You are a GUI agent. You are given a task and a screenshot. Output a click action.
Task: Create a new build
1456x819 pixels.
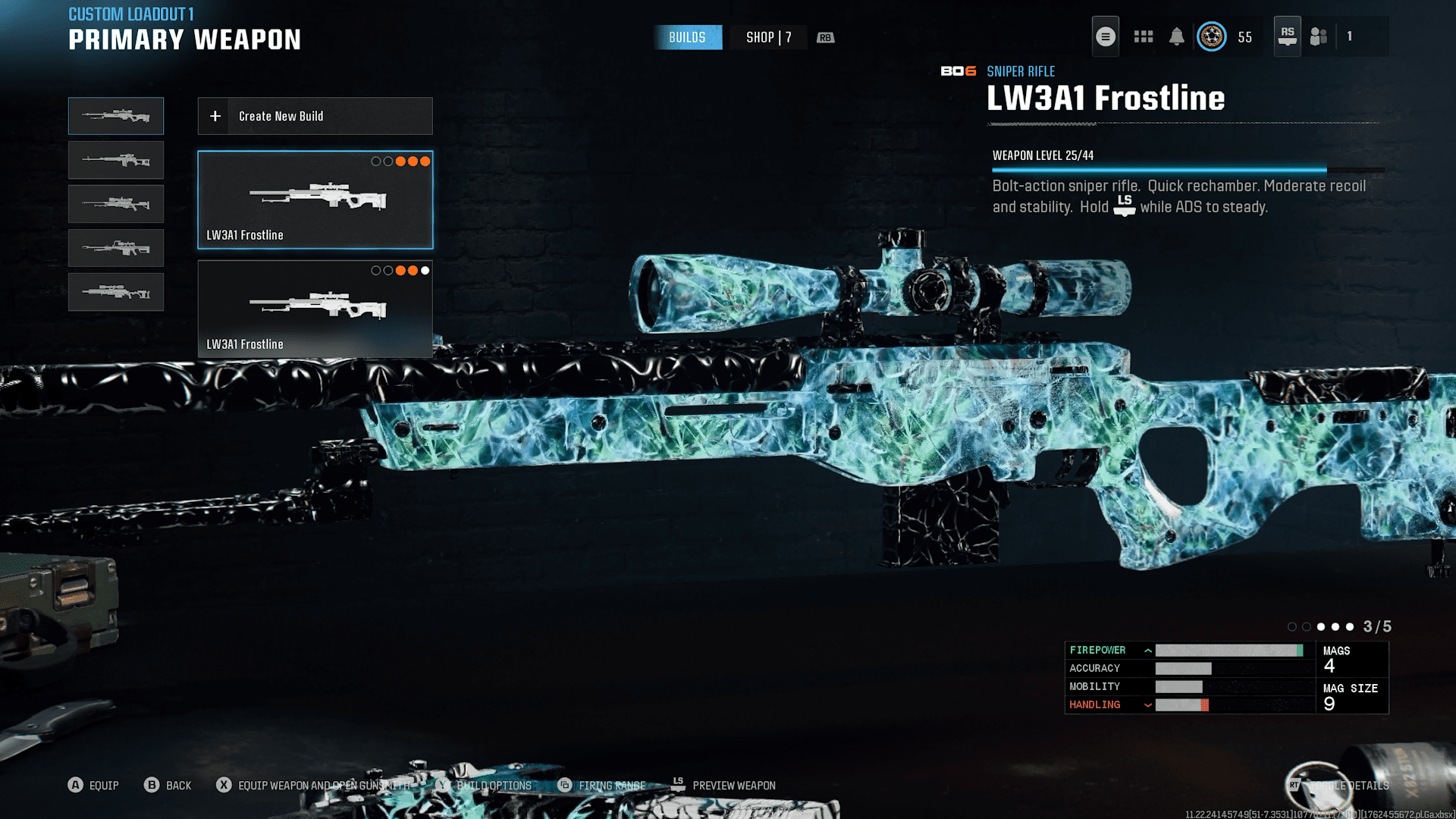click(315, 116)
